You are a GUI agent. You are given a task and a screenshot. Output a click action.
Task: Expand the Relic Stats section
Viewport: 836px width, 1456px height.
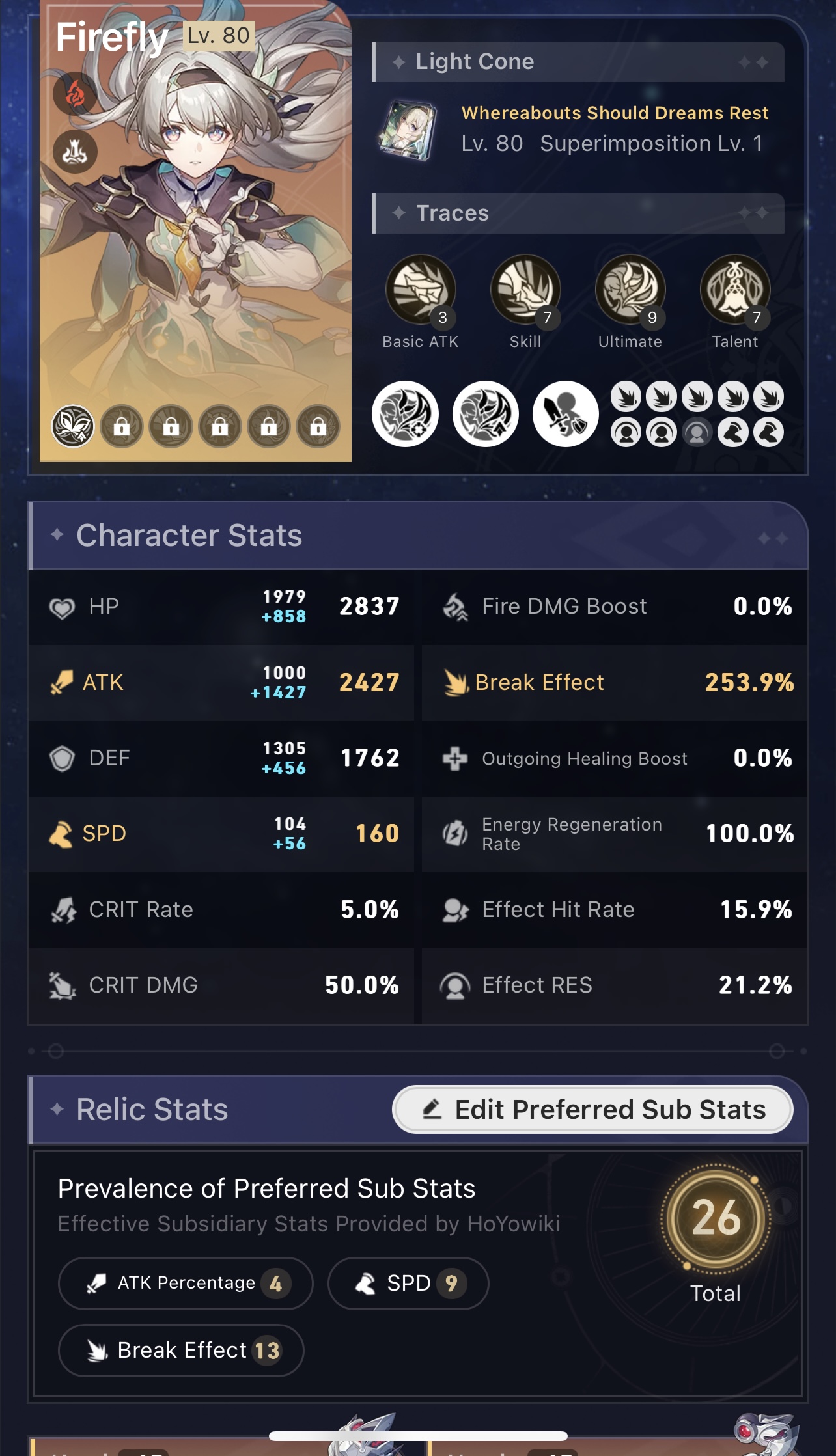pyautogui.click(x=150, y=1108)
